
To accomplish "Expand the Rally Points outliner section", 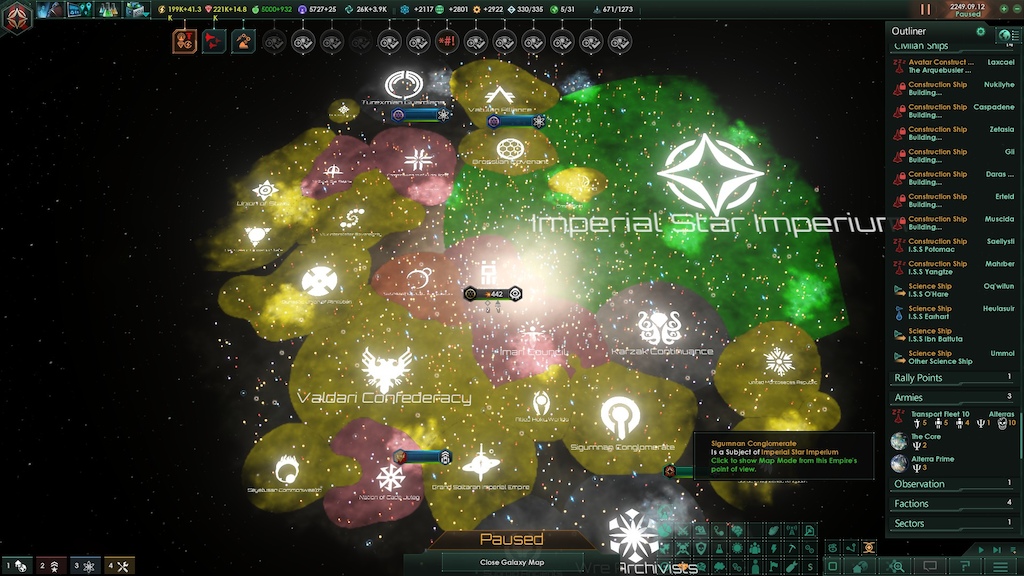I will tap(951, 378).
